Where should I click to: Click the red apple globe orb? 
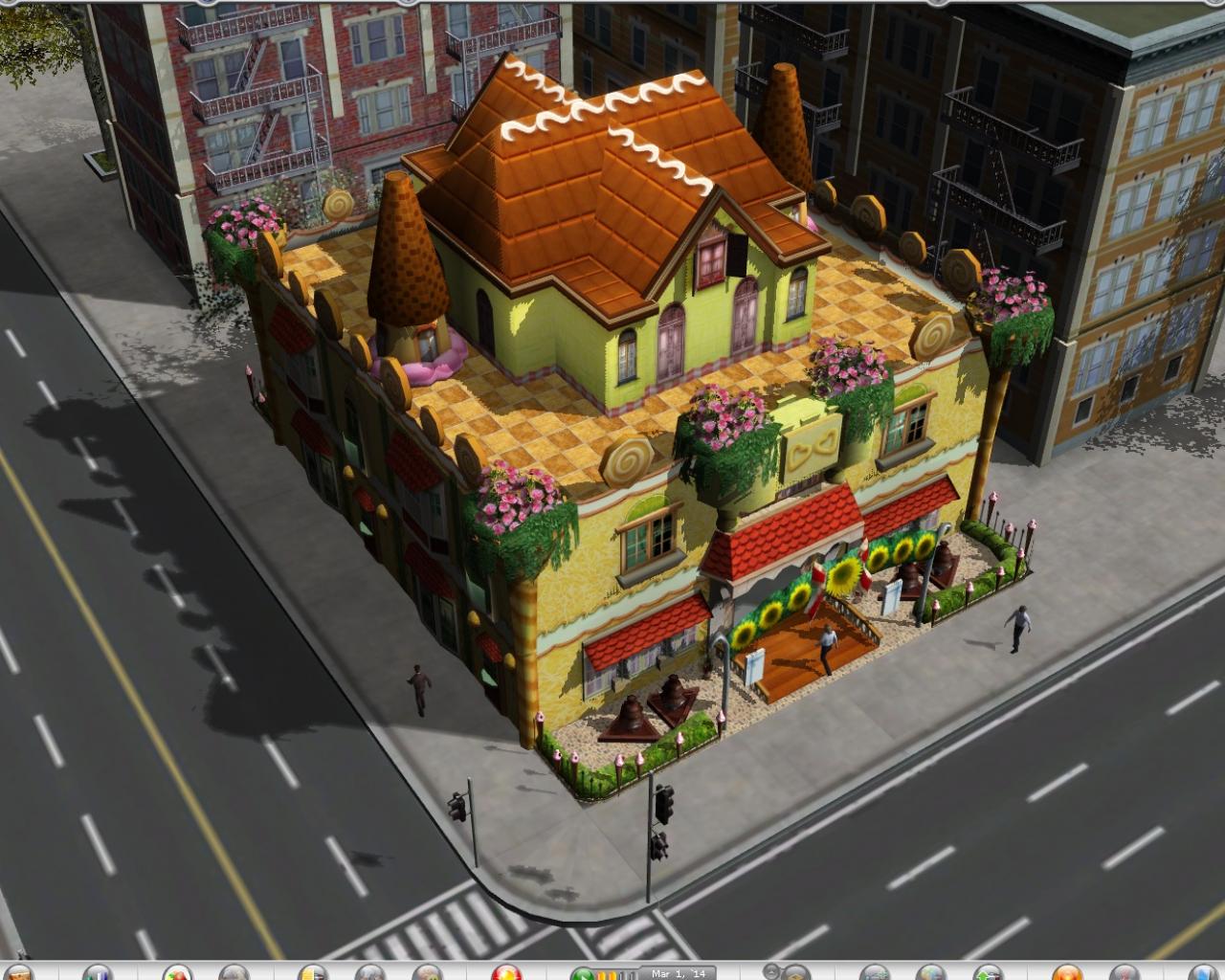pyautogui.click(x=175, y=974)
